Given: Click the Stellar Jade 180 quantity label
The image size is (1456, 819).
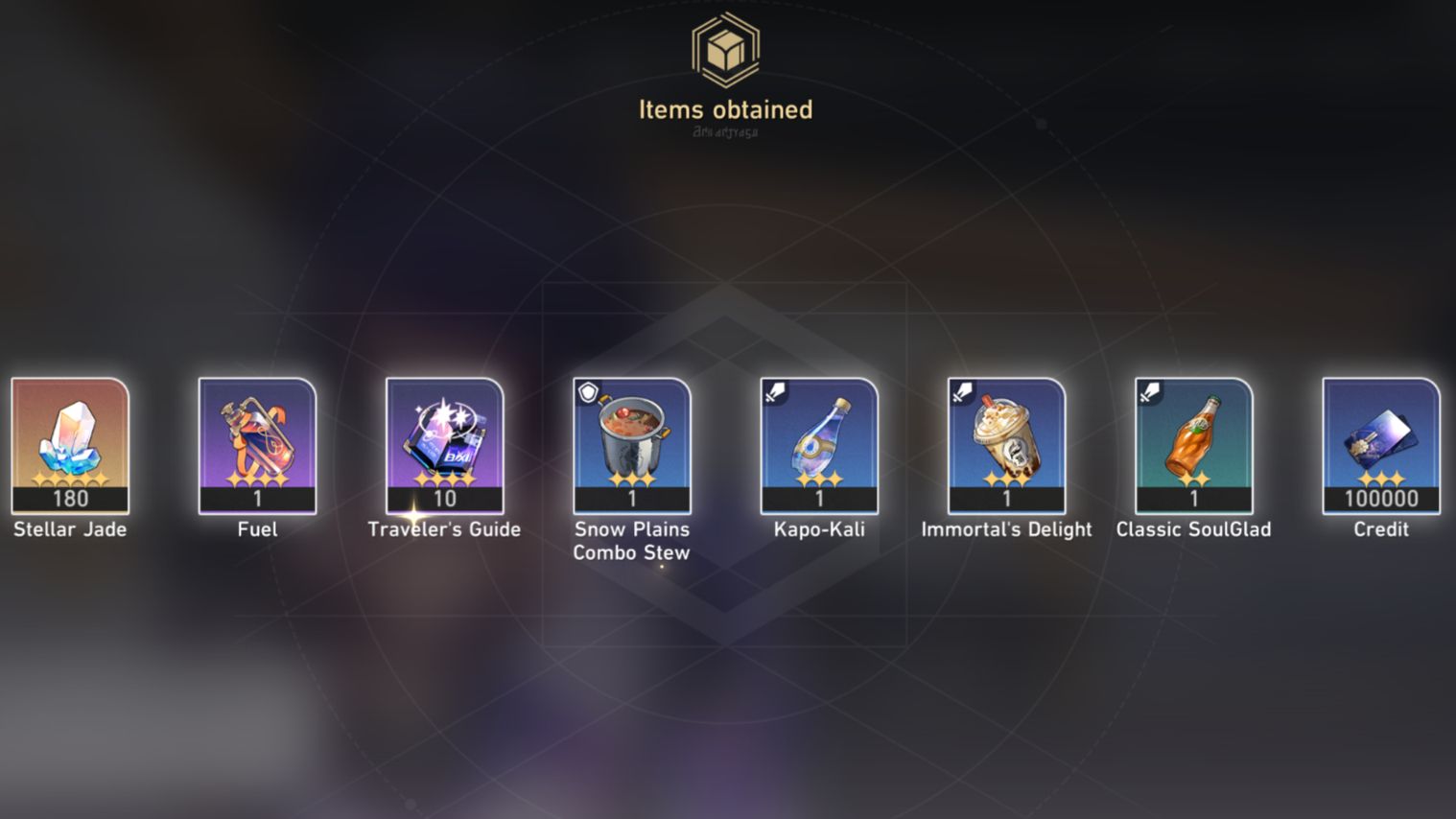Looking at the screenshot, I should 69,498.
